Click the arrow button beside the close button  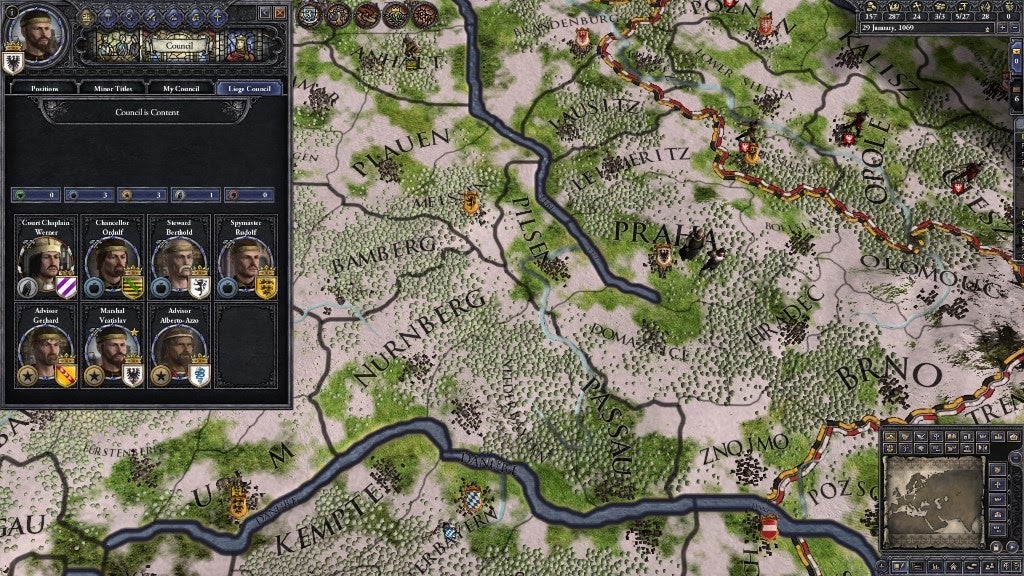point(265,12)
